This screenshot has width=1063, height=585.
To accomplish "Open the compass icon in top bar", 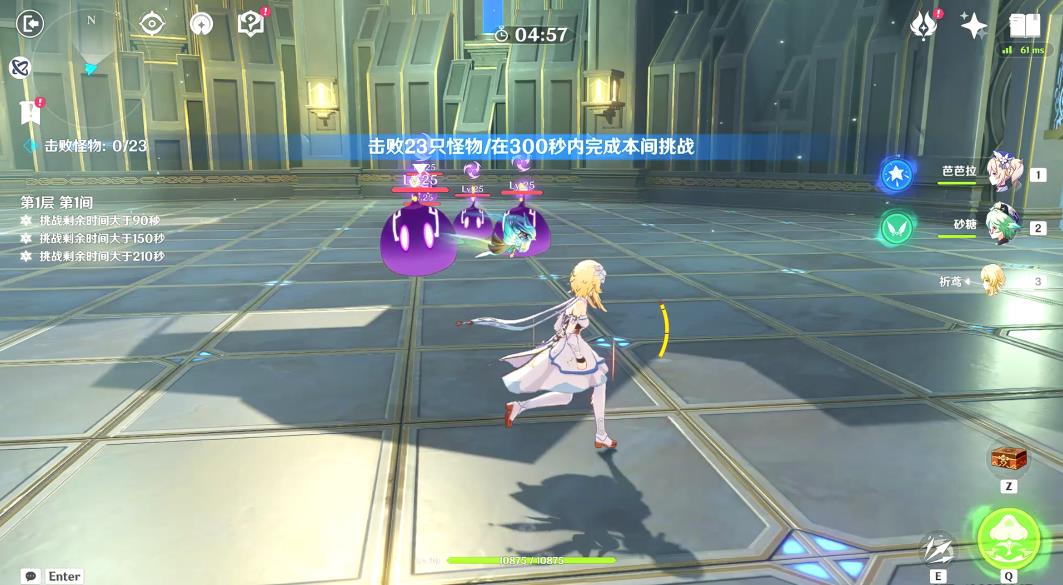I will pyautogui.click(x=202, y=24).
